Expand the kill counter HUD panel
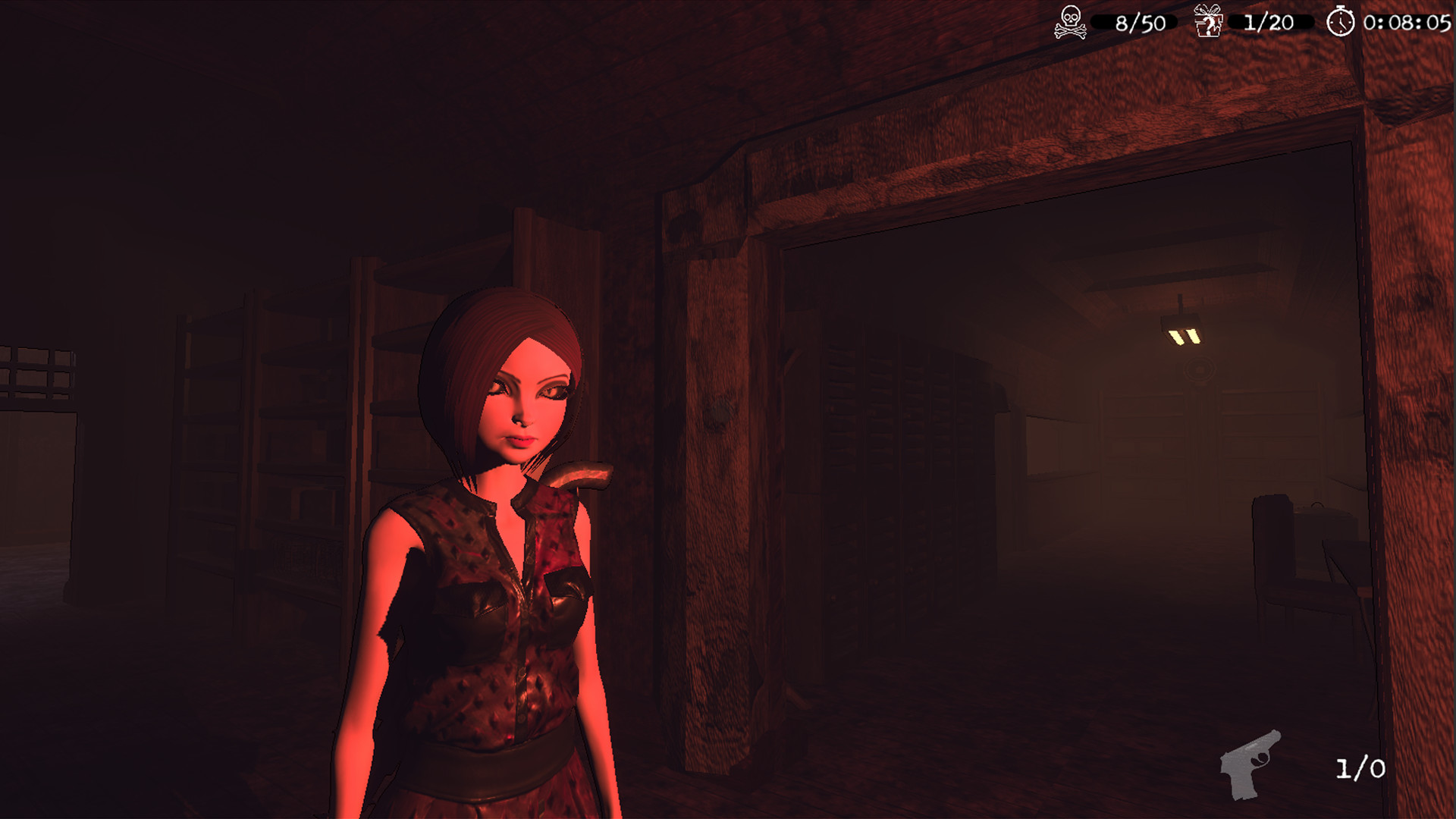 click(1107, 21)
